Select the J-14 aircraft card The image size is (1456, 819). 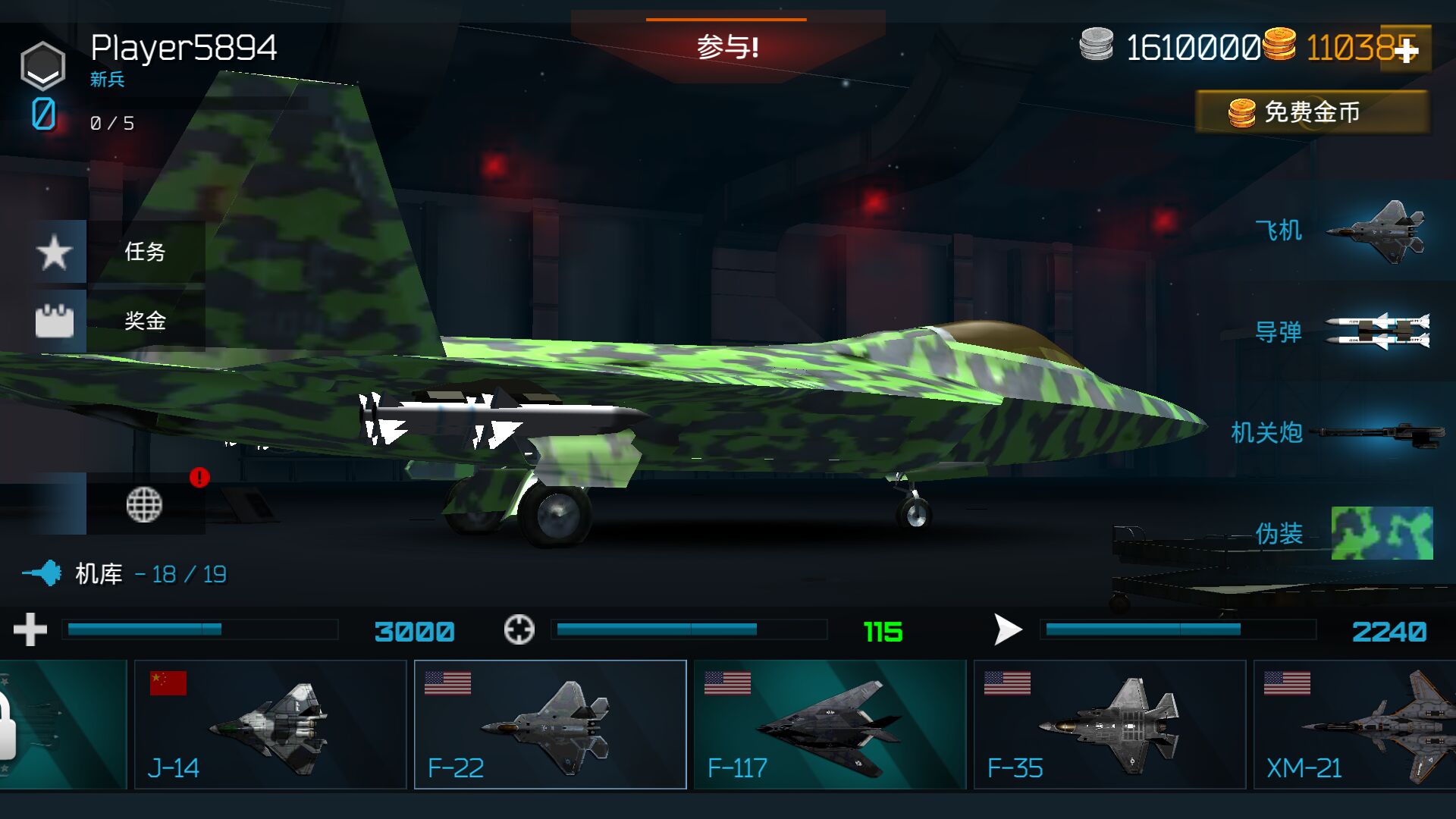[270, 725]
